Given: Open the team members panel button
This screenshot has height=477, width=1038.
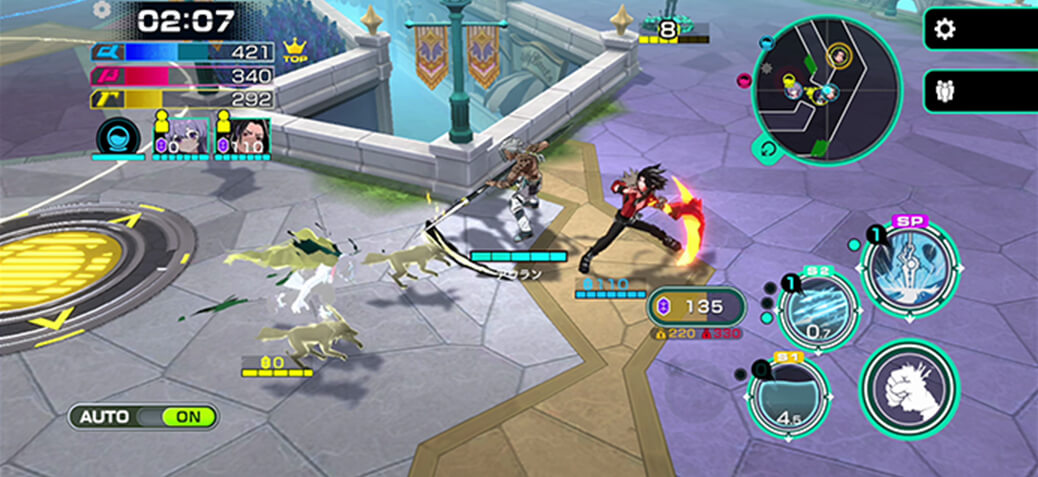Looking at the screenshot, I should [x=944, y=92].
